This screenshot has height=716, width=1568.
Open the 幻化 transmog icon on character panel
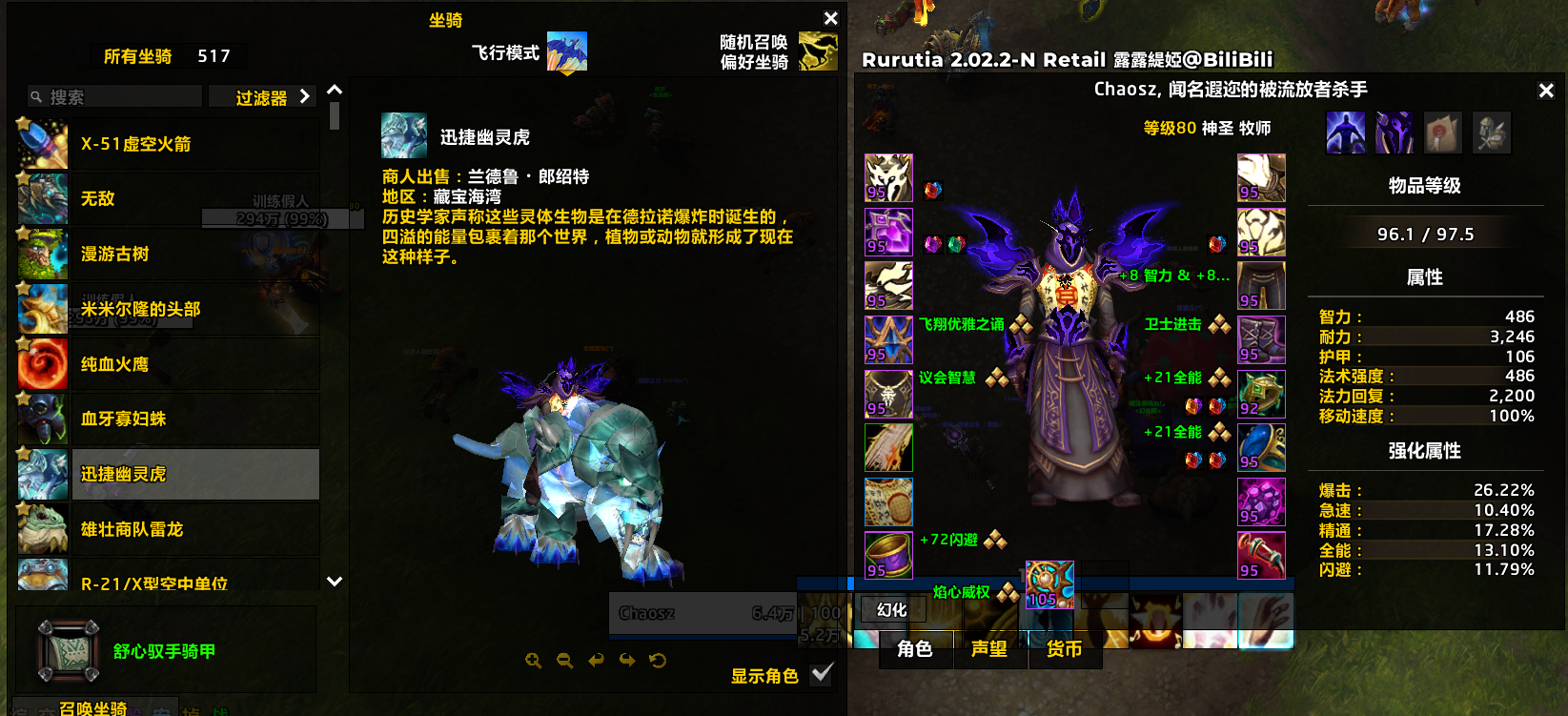892,608
